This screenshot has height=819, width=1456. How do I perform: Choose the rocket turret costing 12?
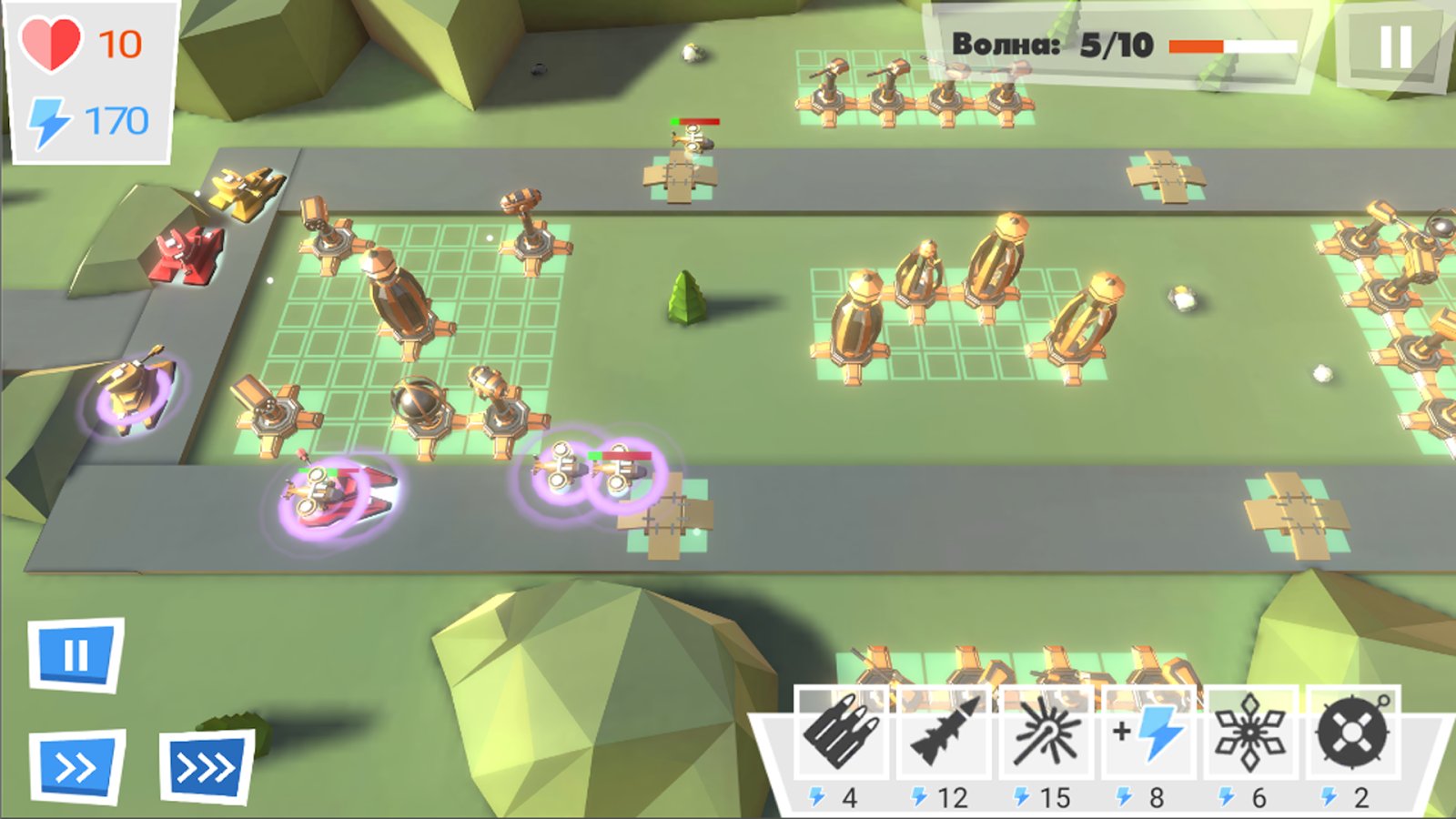pyautogui.click(x=945, y=733)
